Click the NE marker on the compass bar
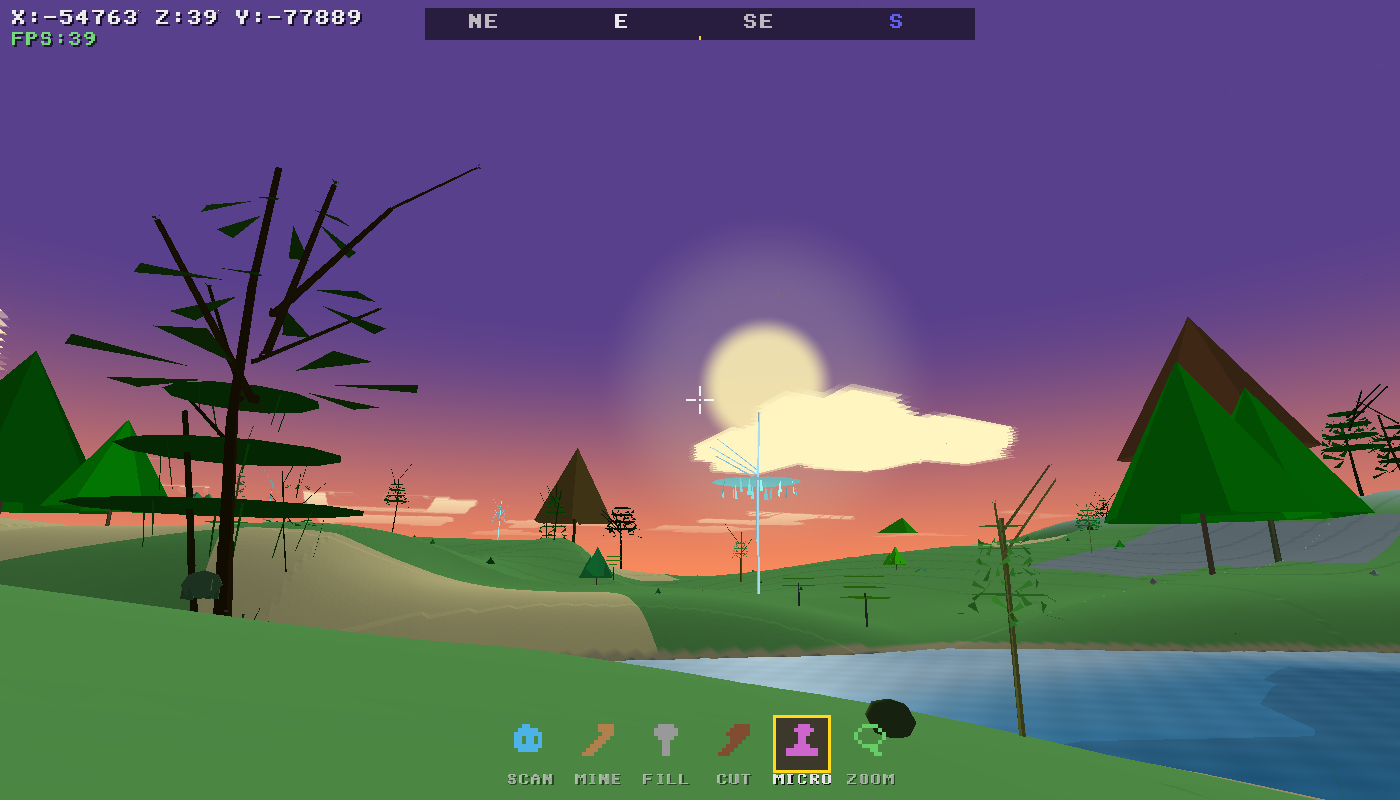The image size is (1400, 800). pyautogui.click(x=483, y=22)
